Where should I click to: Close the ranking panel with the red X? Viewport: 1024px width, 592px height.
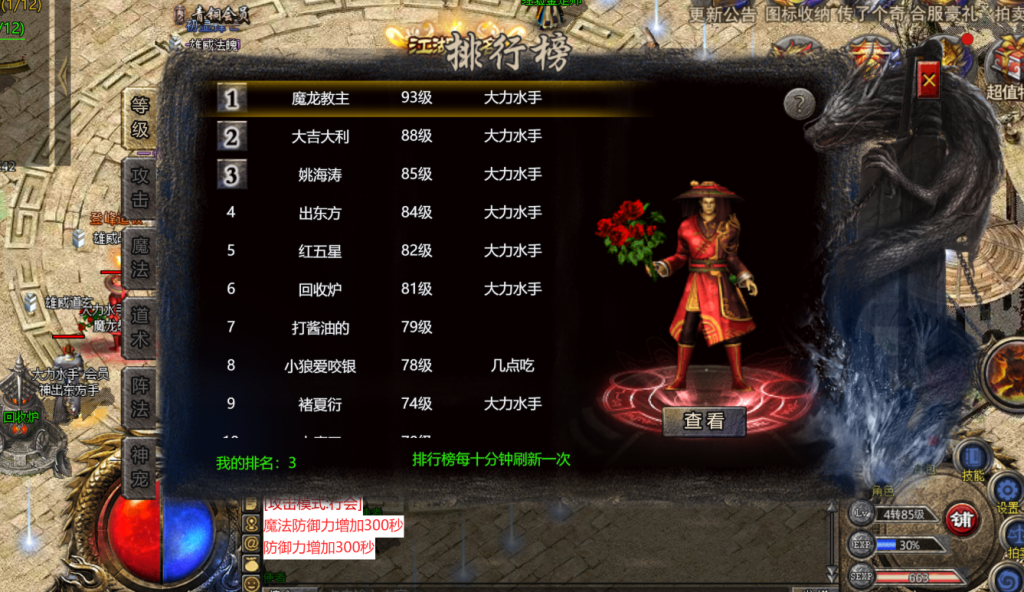[x=929, y=79]
